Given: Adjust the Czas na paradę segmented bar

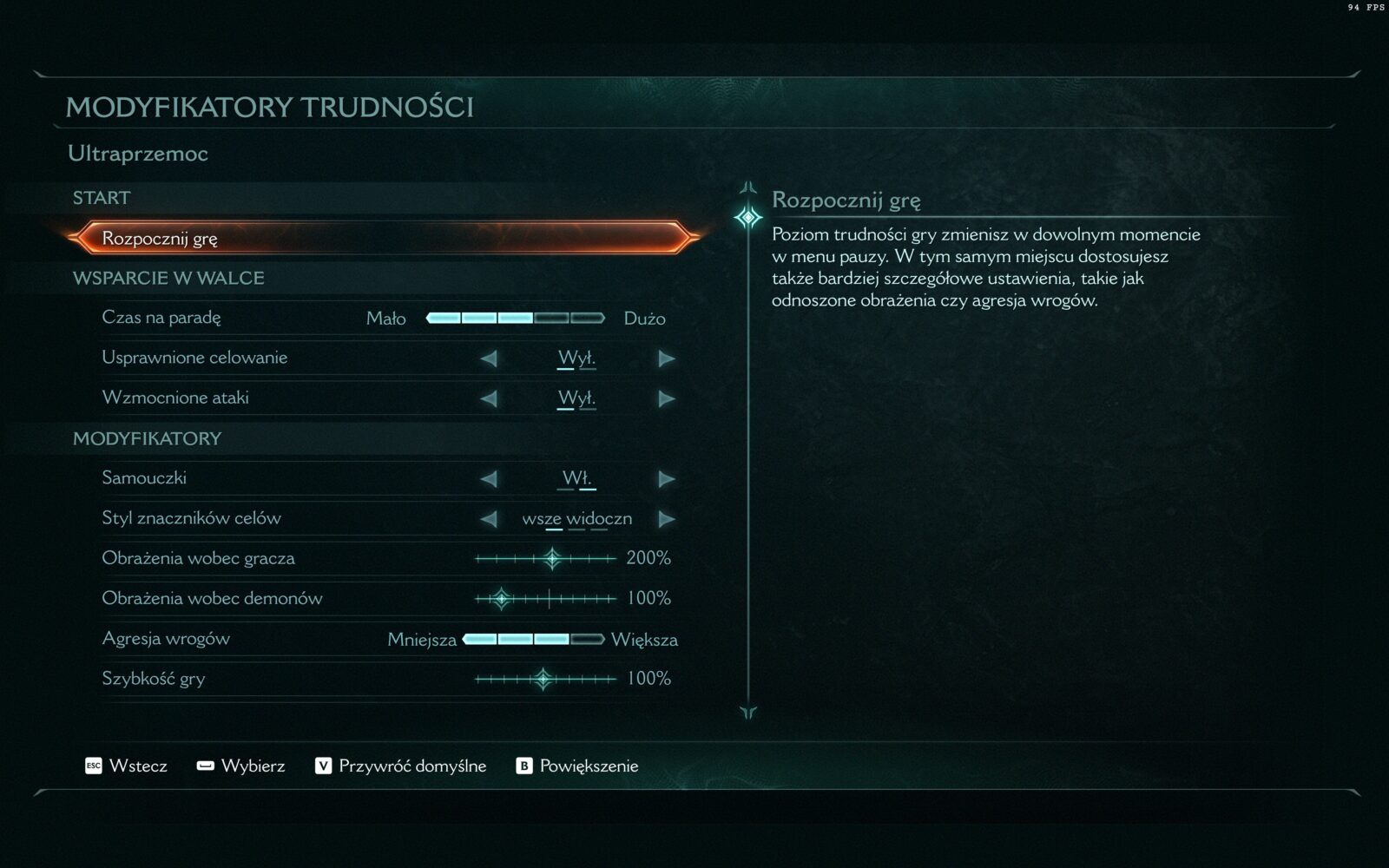Looking at the screenshot, I should pyautogui.click(x=515, y=318).
